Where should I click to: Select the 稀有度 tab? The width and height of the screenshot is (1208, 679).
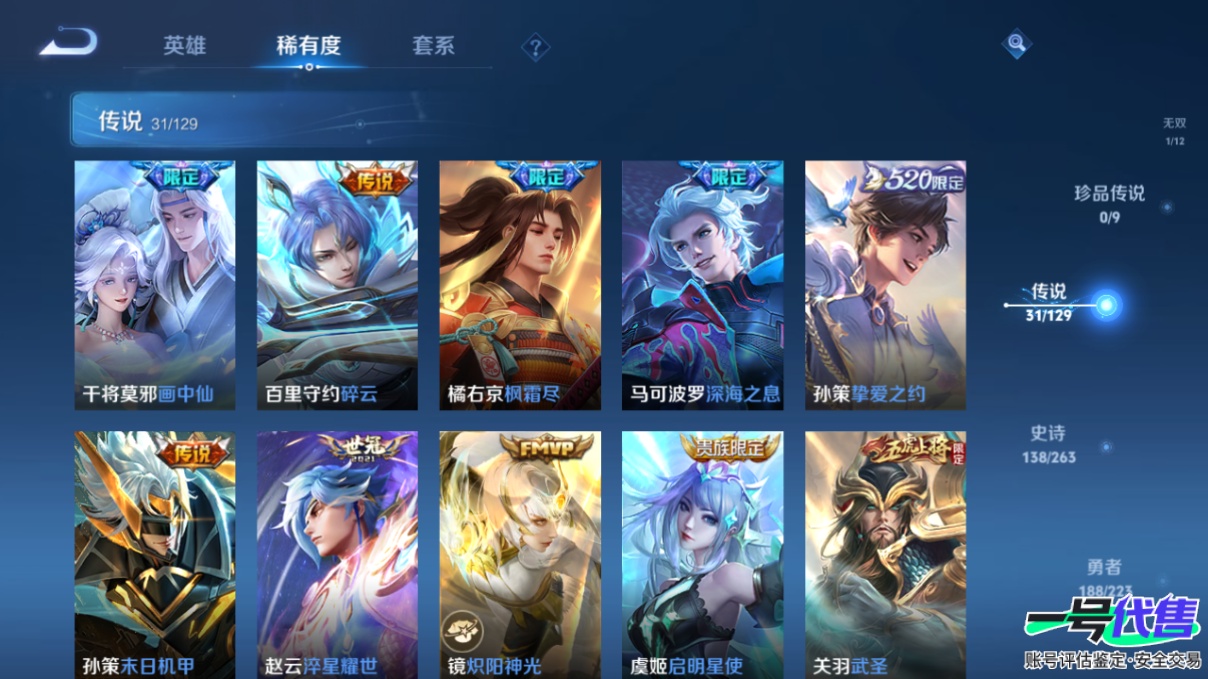click(309, 46)
